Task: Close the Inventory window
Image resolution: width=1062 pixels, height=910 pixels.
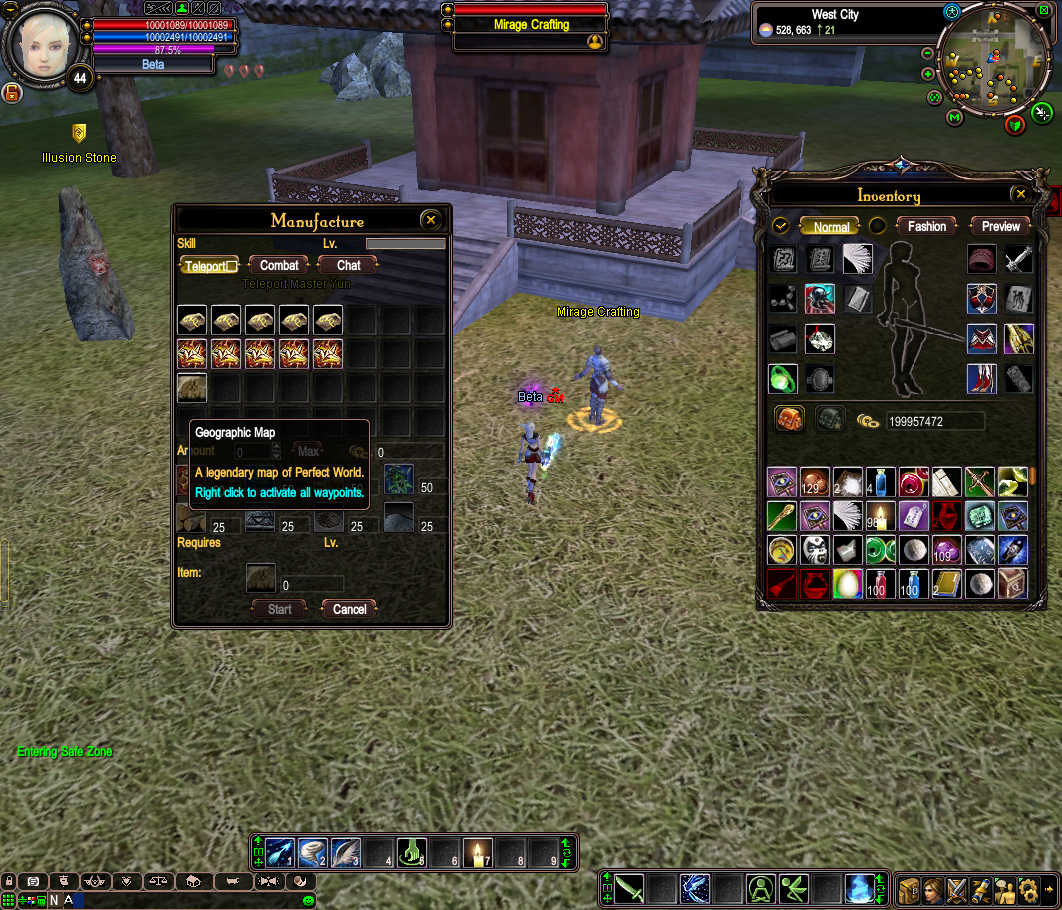Action: [x=1020, y=194]
